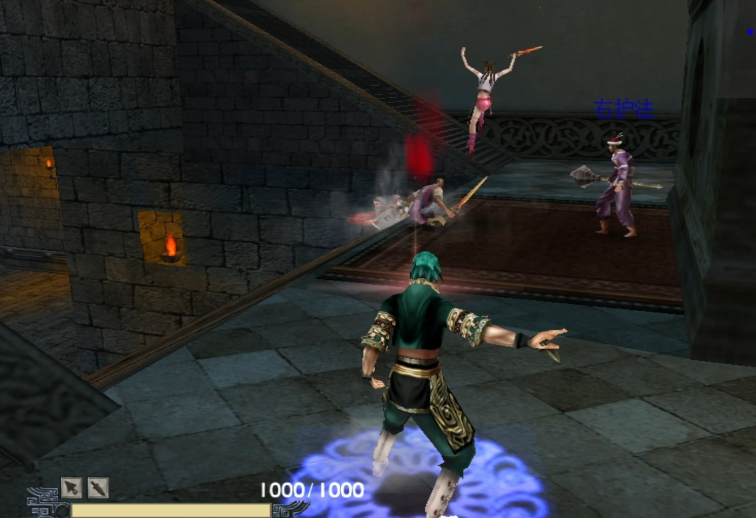Select the dagger weapon icon
756x518 pixels.
(x=98, y=488)
